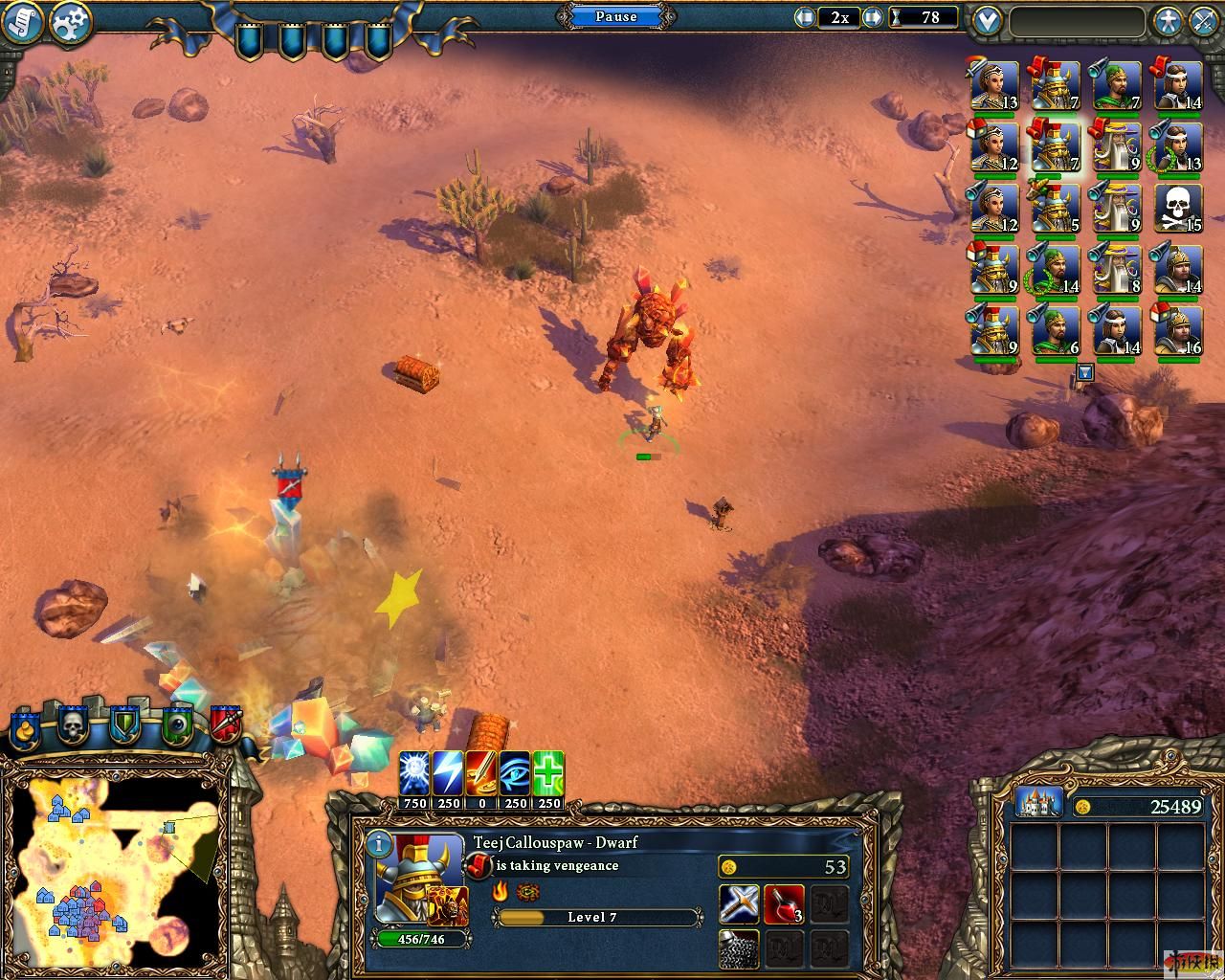Open the gear settings menu
This screenshot has height=980, width=1225.
[69, 23]
